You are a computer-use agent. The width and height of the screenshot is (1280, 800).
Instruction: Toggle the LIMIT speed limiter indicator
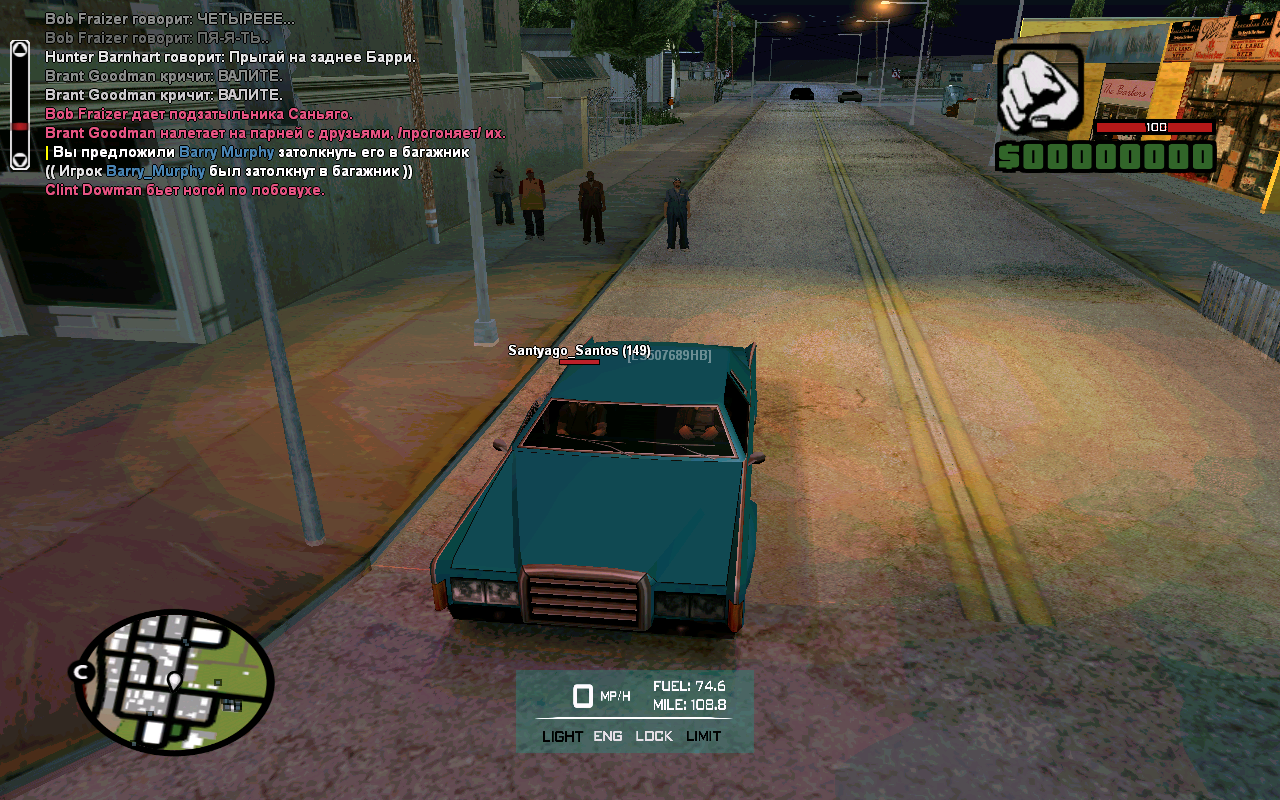(x=703, y=736)
